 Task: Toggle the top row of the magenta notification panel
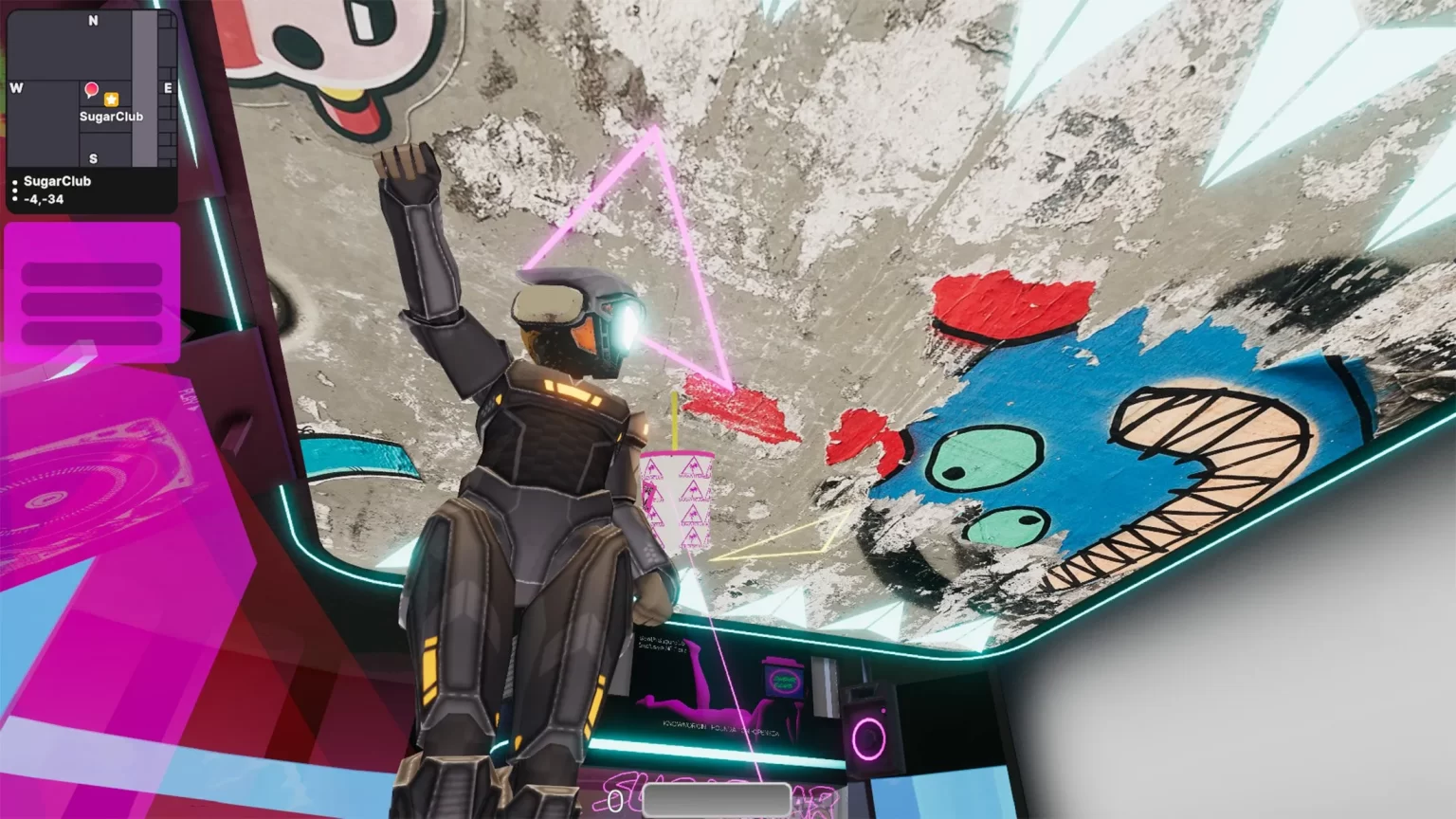(x=90, y=272)
